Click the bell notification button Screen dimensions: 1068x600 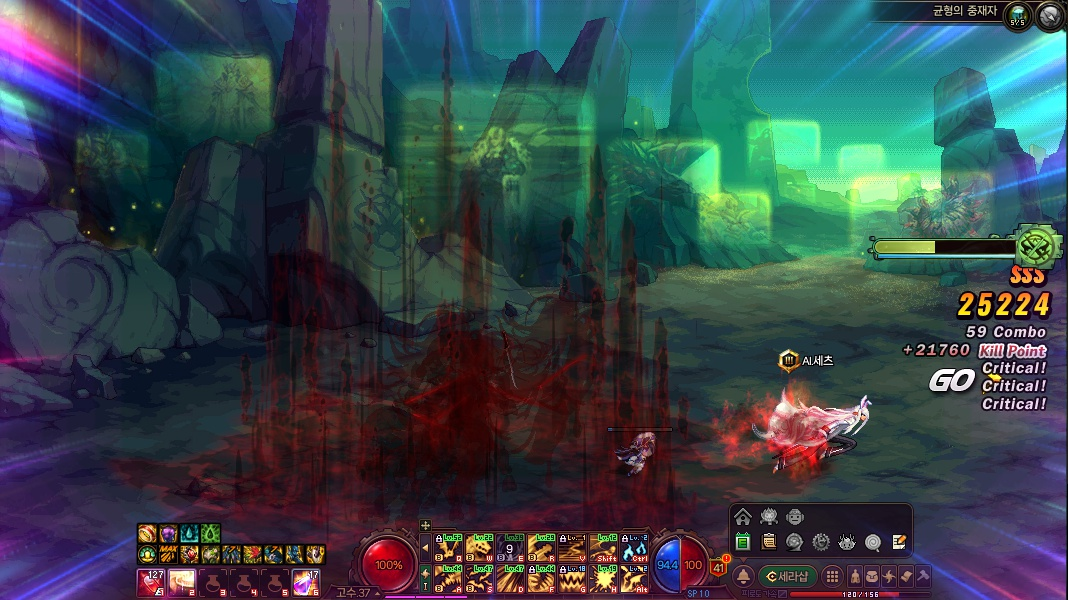pos(744,576)
